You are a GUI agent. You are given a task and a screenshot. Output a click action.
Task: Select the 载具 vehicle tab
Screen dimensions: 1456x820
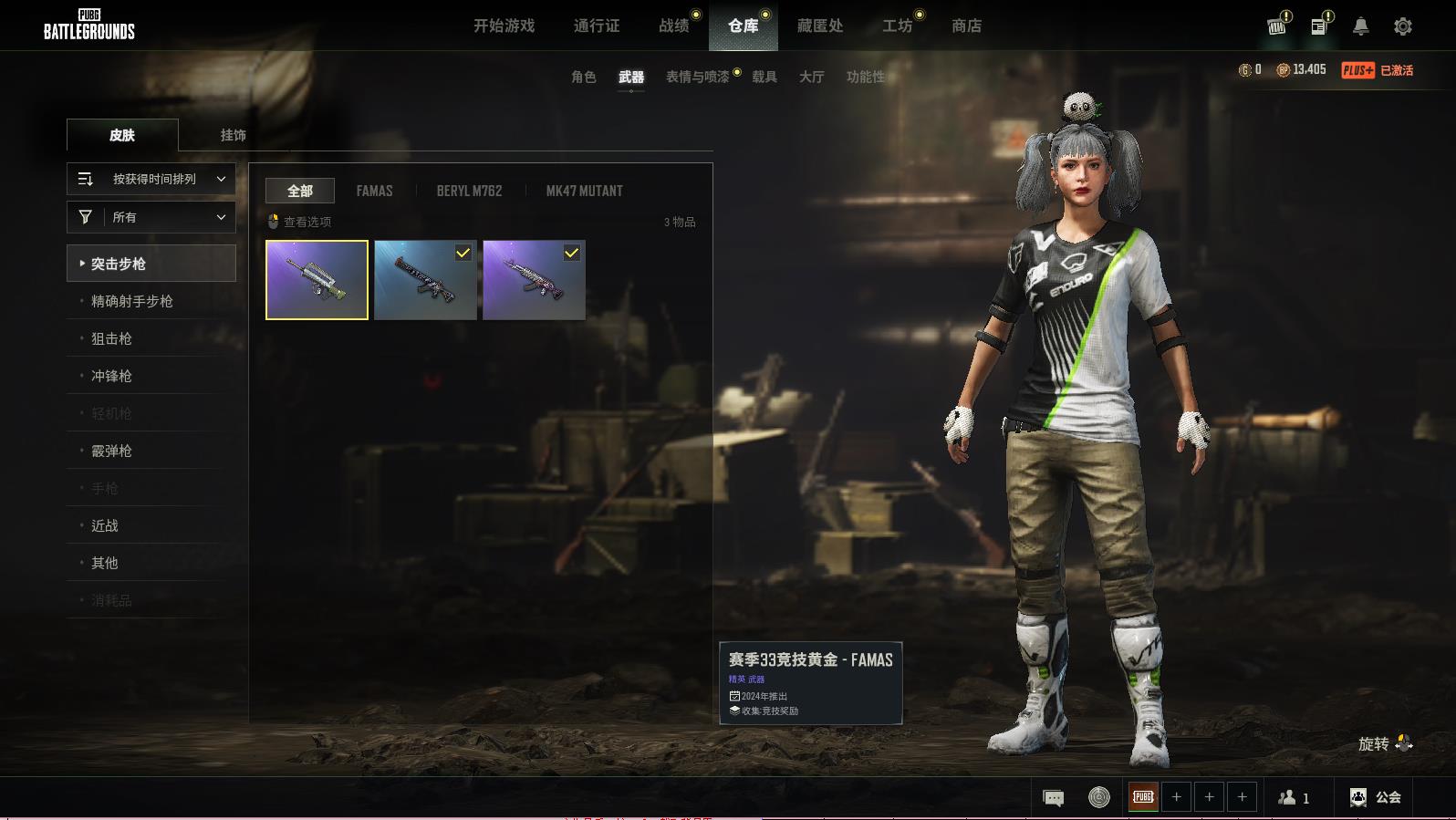(x=764, y=77)
